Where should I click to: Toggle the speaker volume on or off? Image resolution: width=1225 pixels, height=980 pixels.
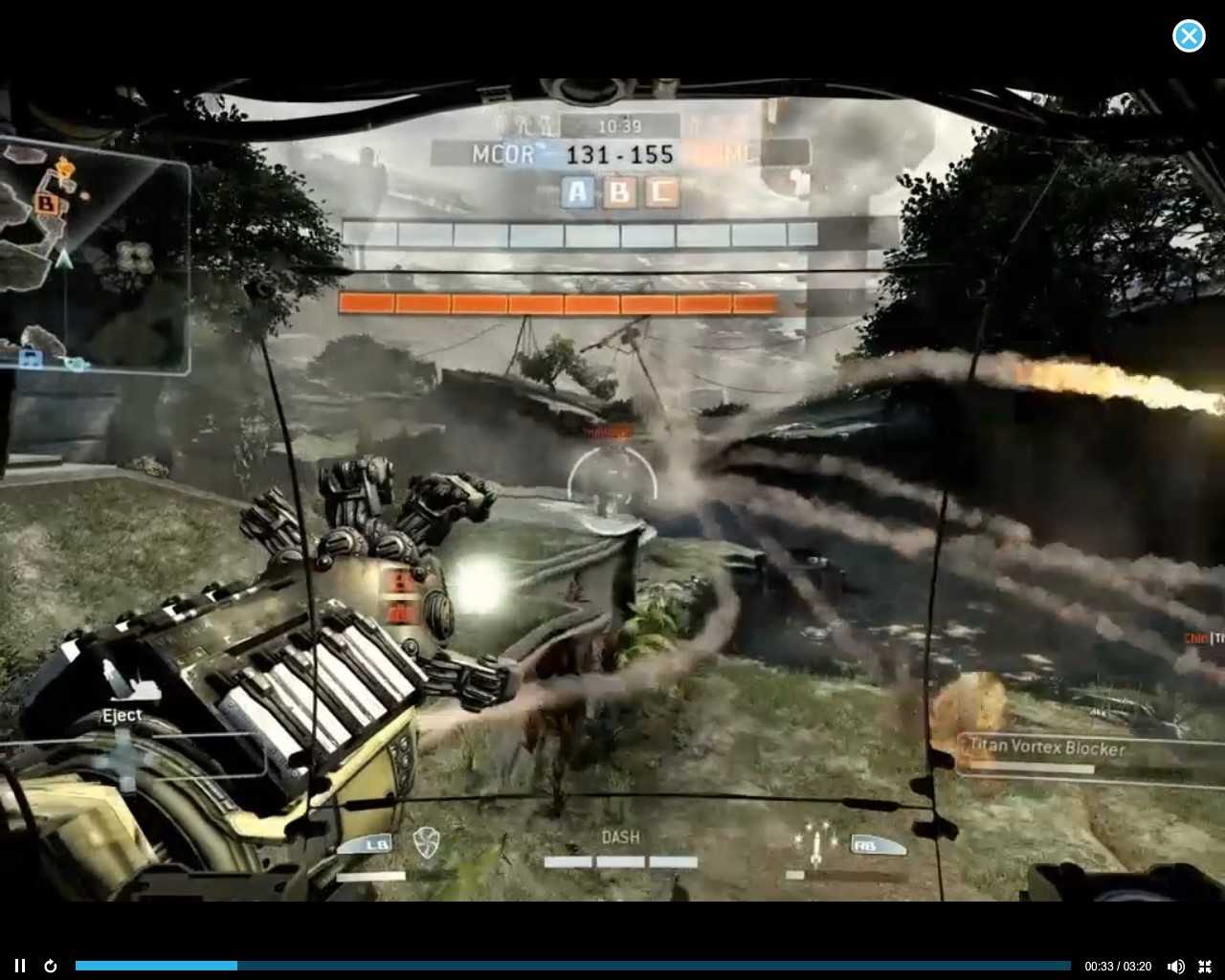[x=1175, y=966]
